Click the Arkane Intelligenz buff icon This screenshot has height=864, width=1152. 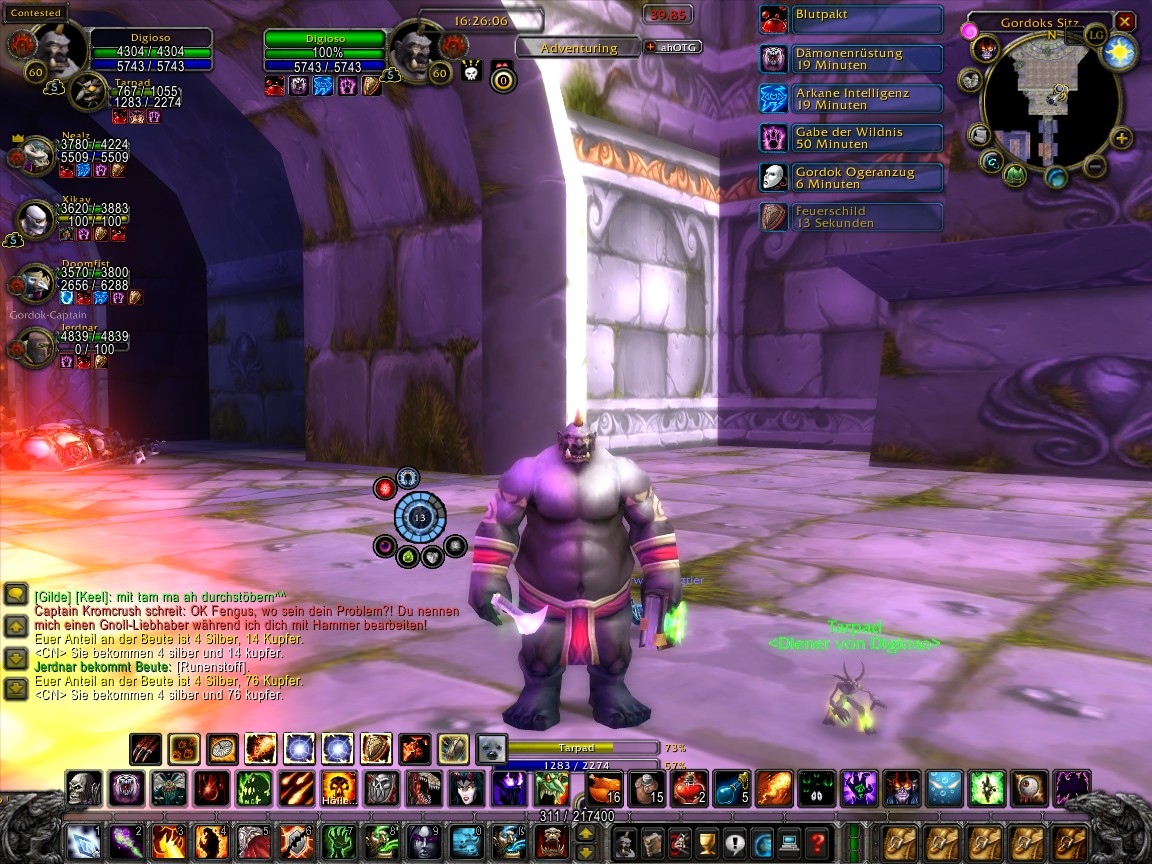[x=773, y=98]
